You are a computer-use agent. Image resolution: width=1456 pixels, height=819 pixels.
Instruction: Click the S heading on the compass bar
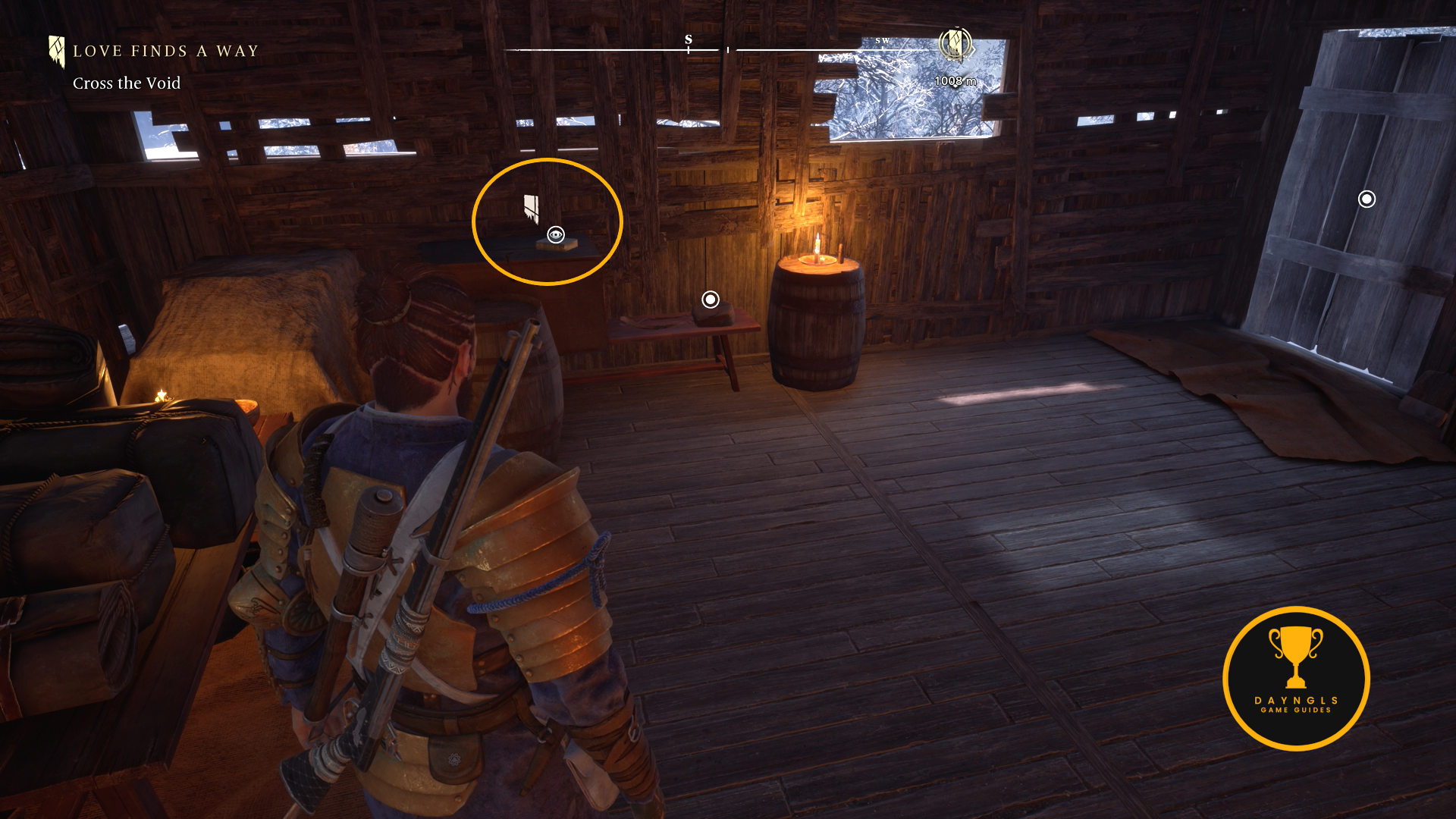tap(689, 39)
